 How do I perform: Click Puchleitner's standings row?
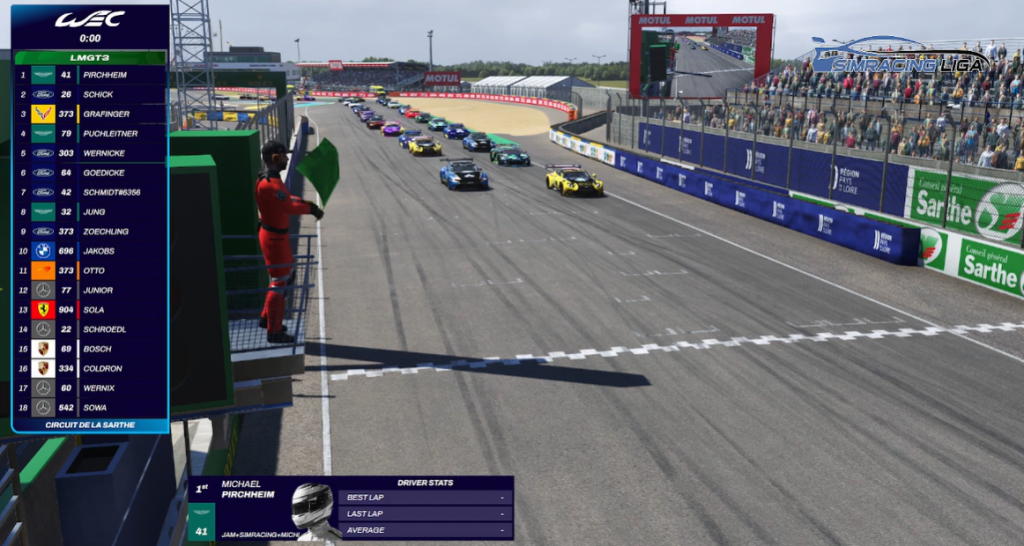click(x=90, y=133)
